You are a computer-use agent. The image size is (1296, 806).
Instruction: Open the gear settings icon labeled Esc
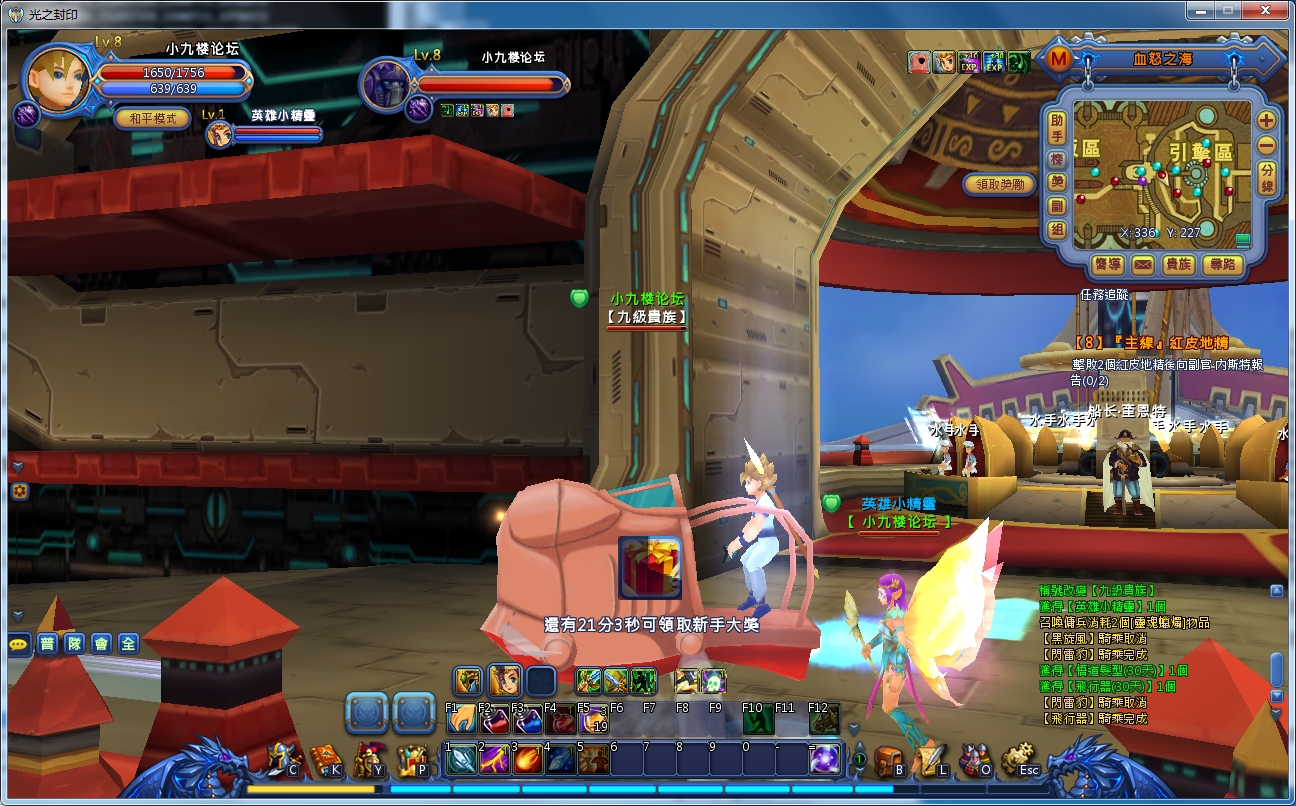pos(1018,760)
